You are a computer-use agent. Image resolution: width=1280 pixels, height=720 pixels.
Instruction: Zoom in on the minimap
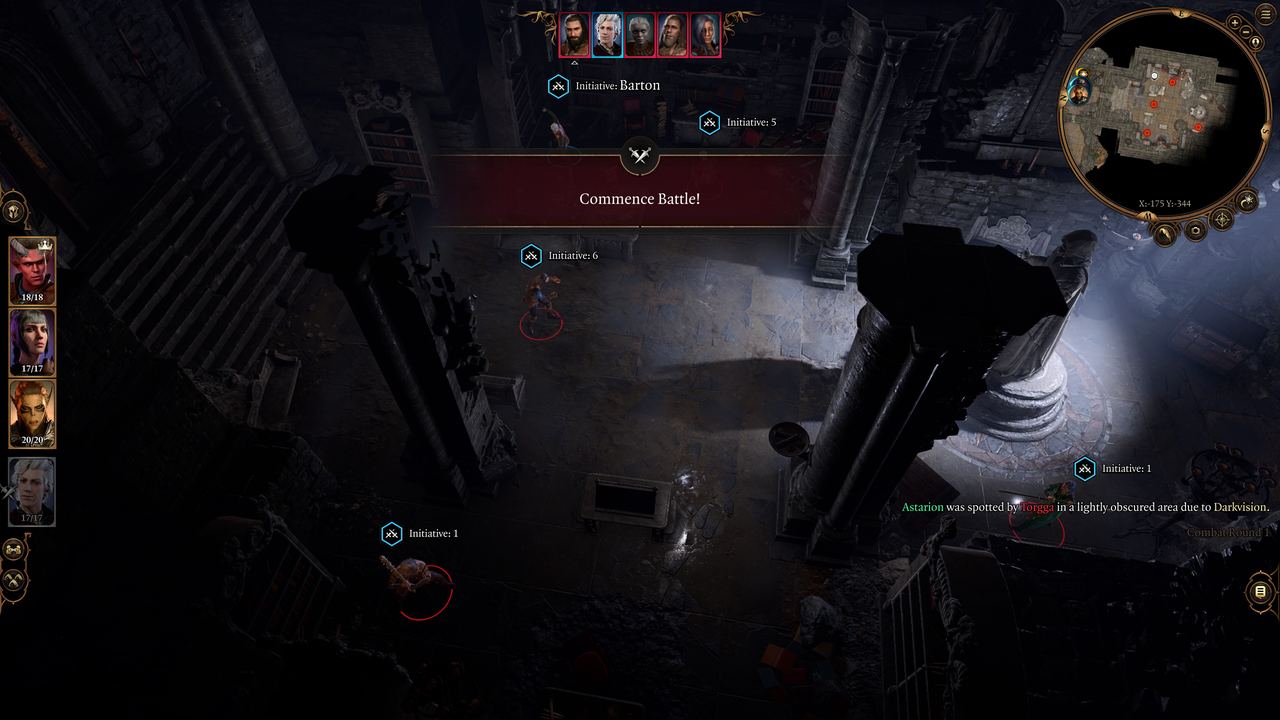(1235, 22)
